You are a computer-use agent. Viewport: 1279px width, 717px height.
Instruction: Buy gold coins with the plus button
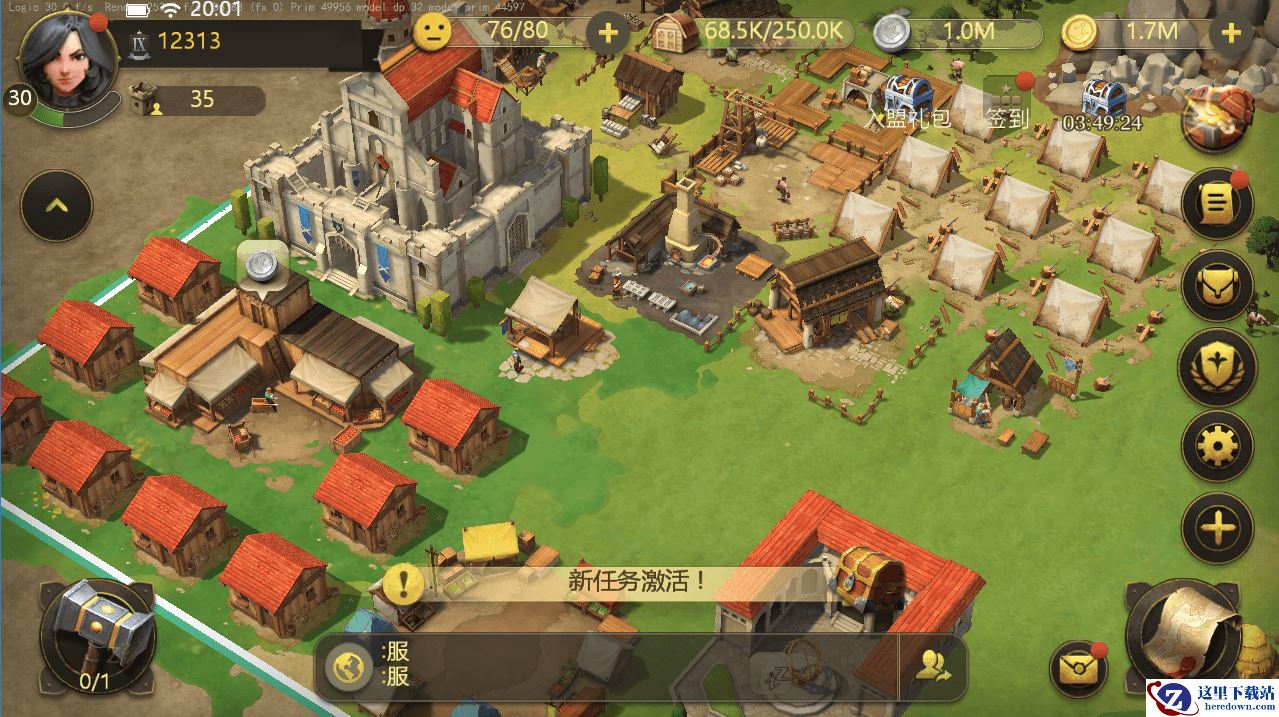point(1231,33)
